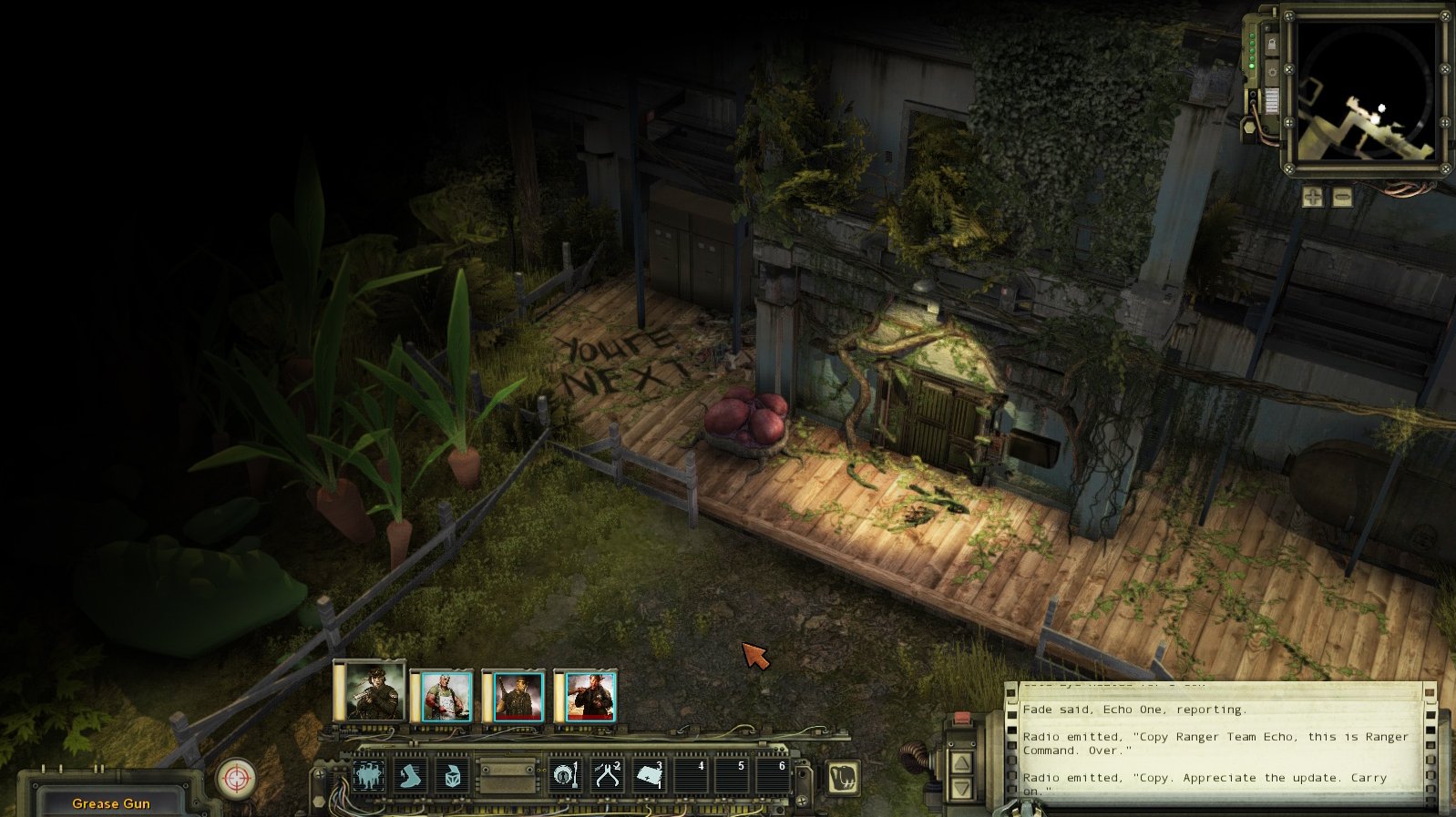1456x817 pixels.
Task: Select the Grease Gun weapon panel
Action: pos(111,802)
